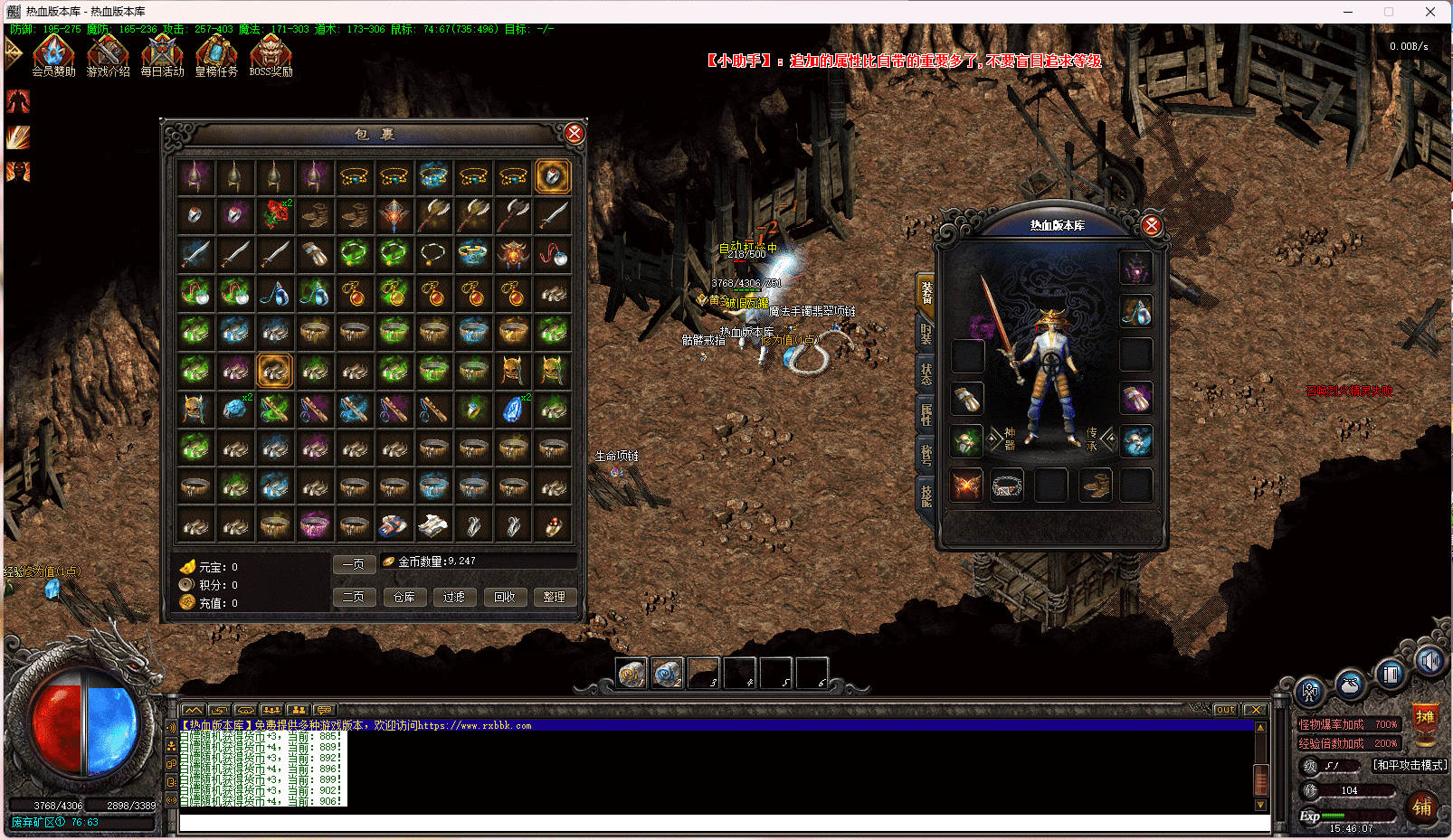Viewport: 1453px width, 840px height.
Task: Open the 回收 recycle function
Action: tap(504, 597)
